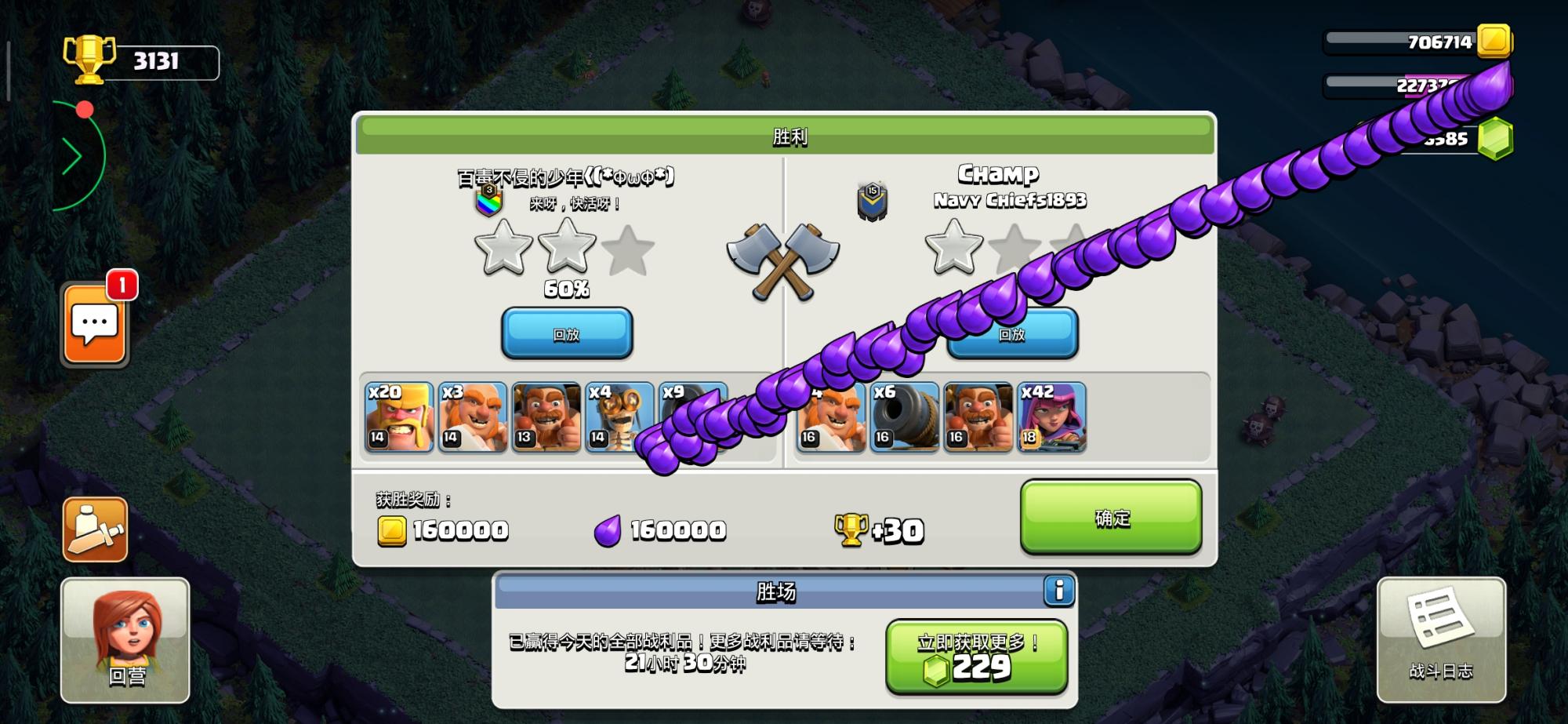
Task: Buy more loot for 229 gems
Action: pos(977,657)
